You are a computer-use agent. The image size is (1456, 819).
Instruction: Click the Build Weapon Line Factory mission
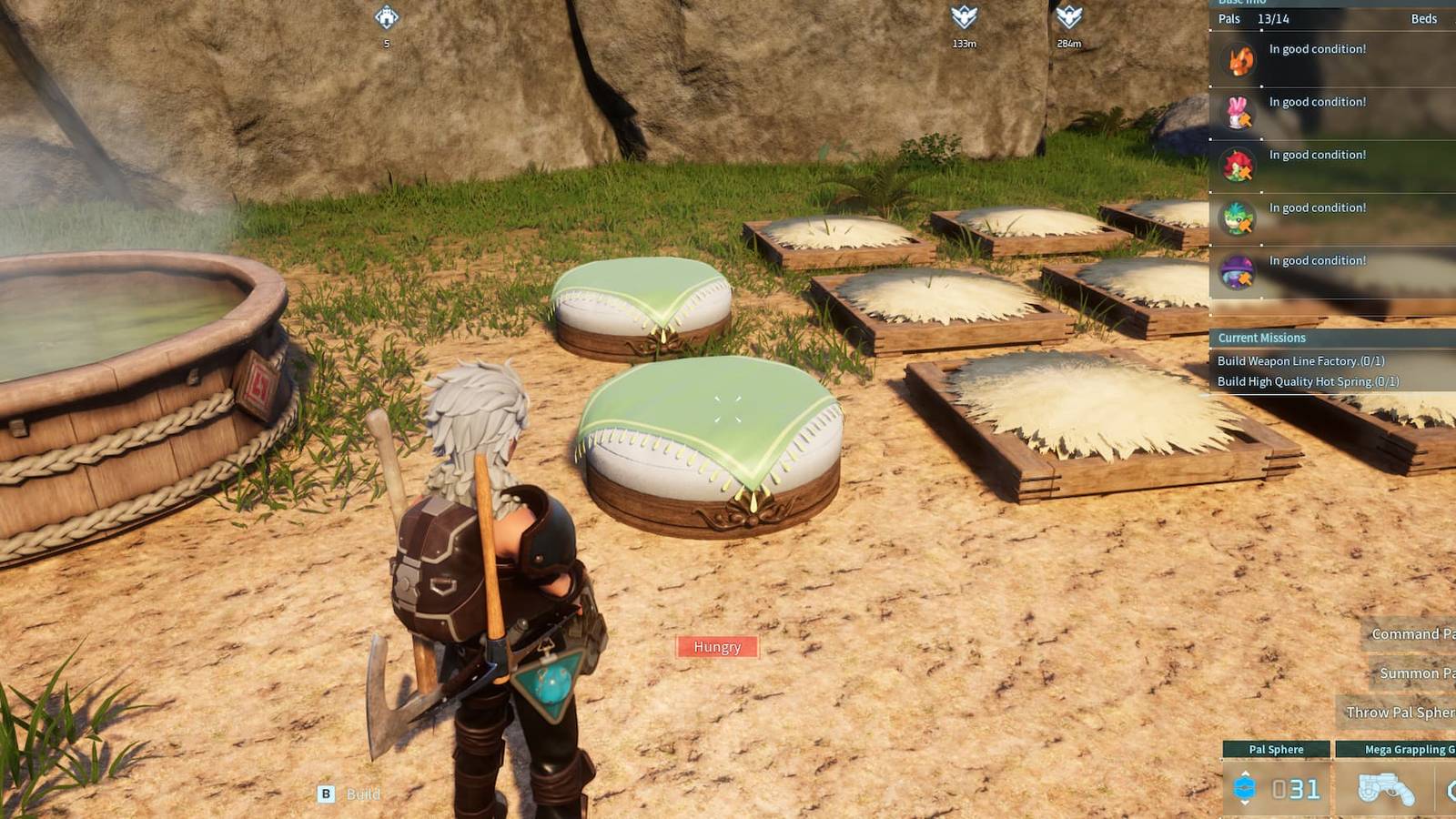(1301, 360)
